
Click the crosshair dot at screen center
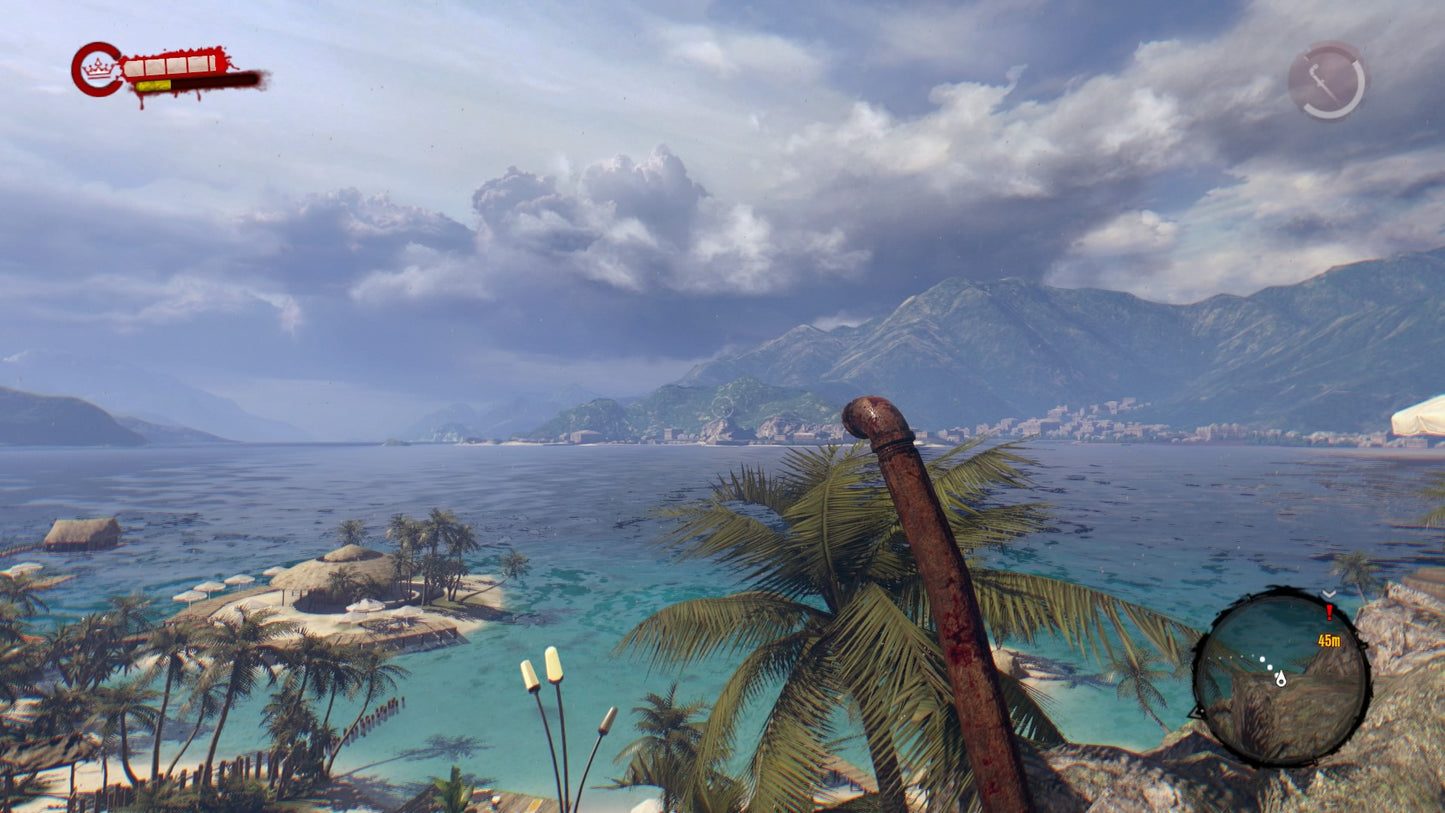(722, 406)
